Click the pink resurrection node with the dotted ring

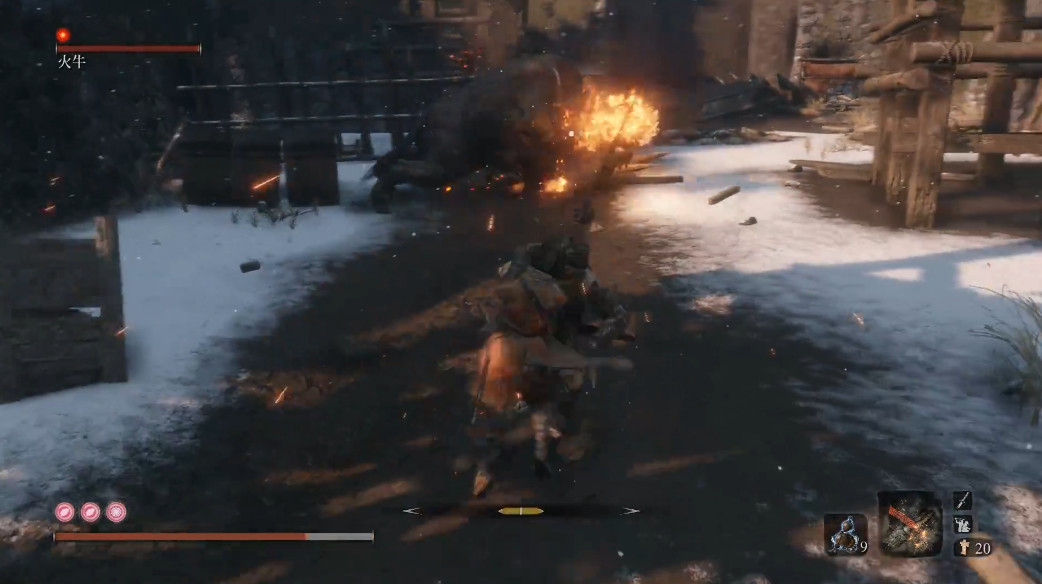pyautogui.click(x=116, y=512)
